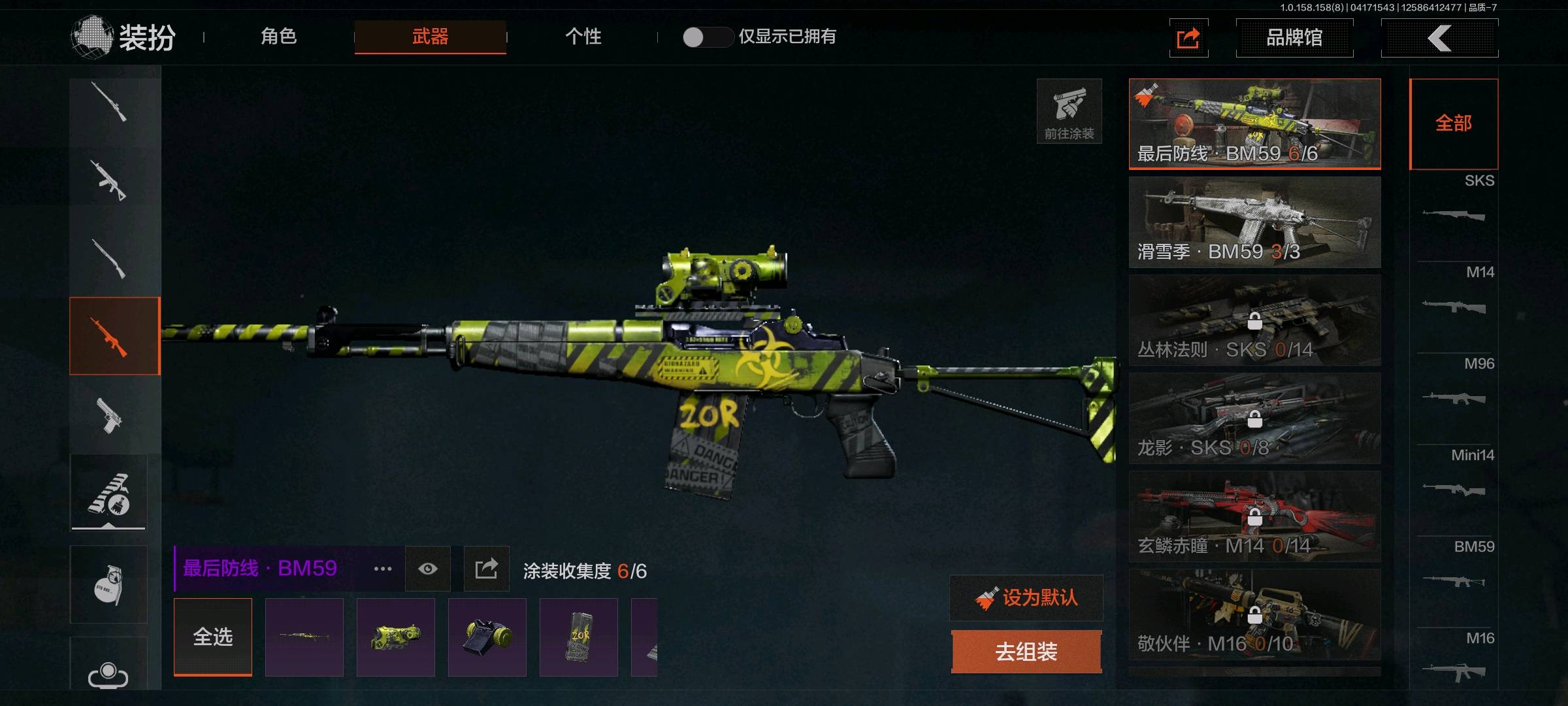Viewport: 1568px width, 706px height.
Task: Filter weapons by 全部
Action: coord(1454,124)
